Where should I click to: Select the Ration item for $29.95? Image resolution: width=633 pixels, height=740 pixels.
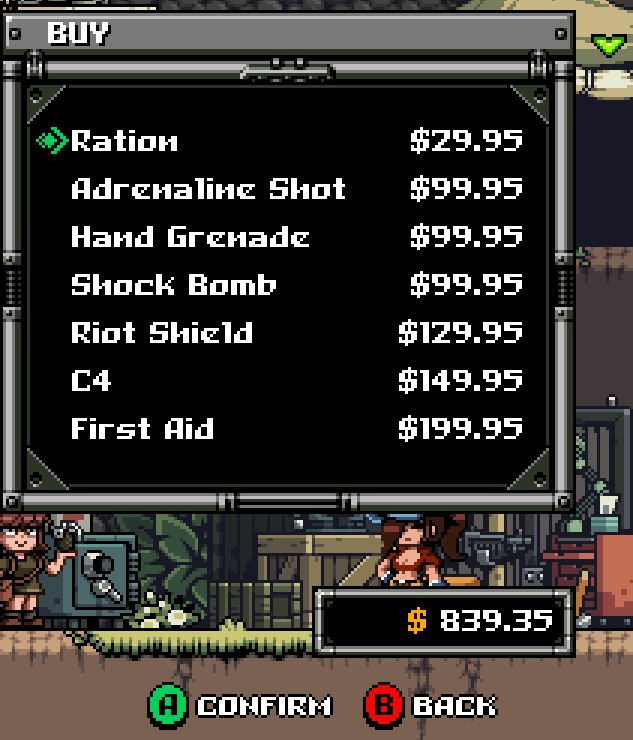pyautogui.click(x=125, y=141)
